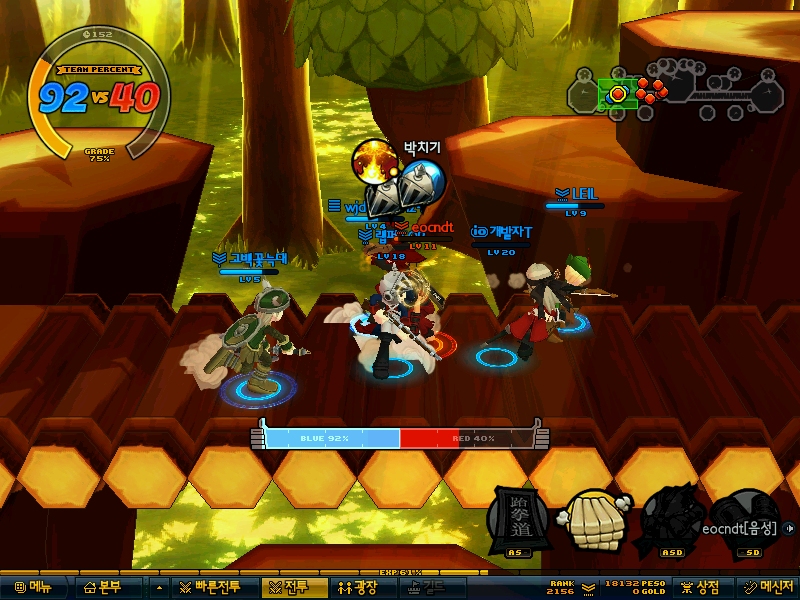
Task: Select the kanji scroll AS skill icon
Action: [516, 517]
